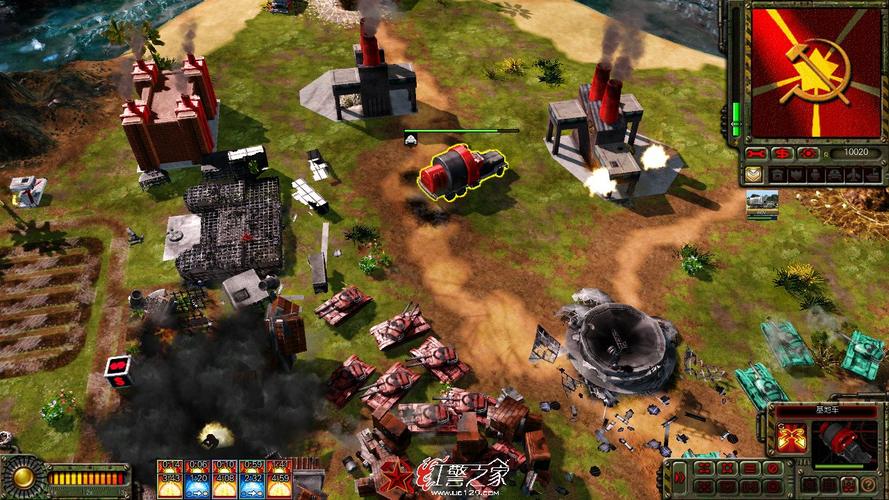
Task: Activate the repair wrench button
Action: (758, 154)
